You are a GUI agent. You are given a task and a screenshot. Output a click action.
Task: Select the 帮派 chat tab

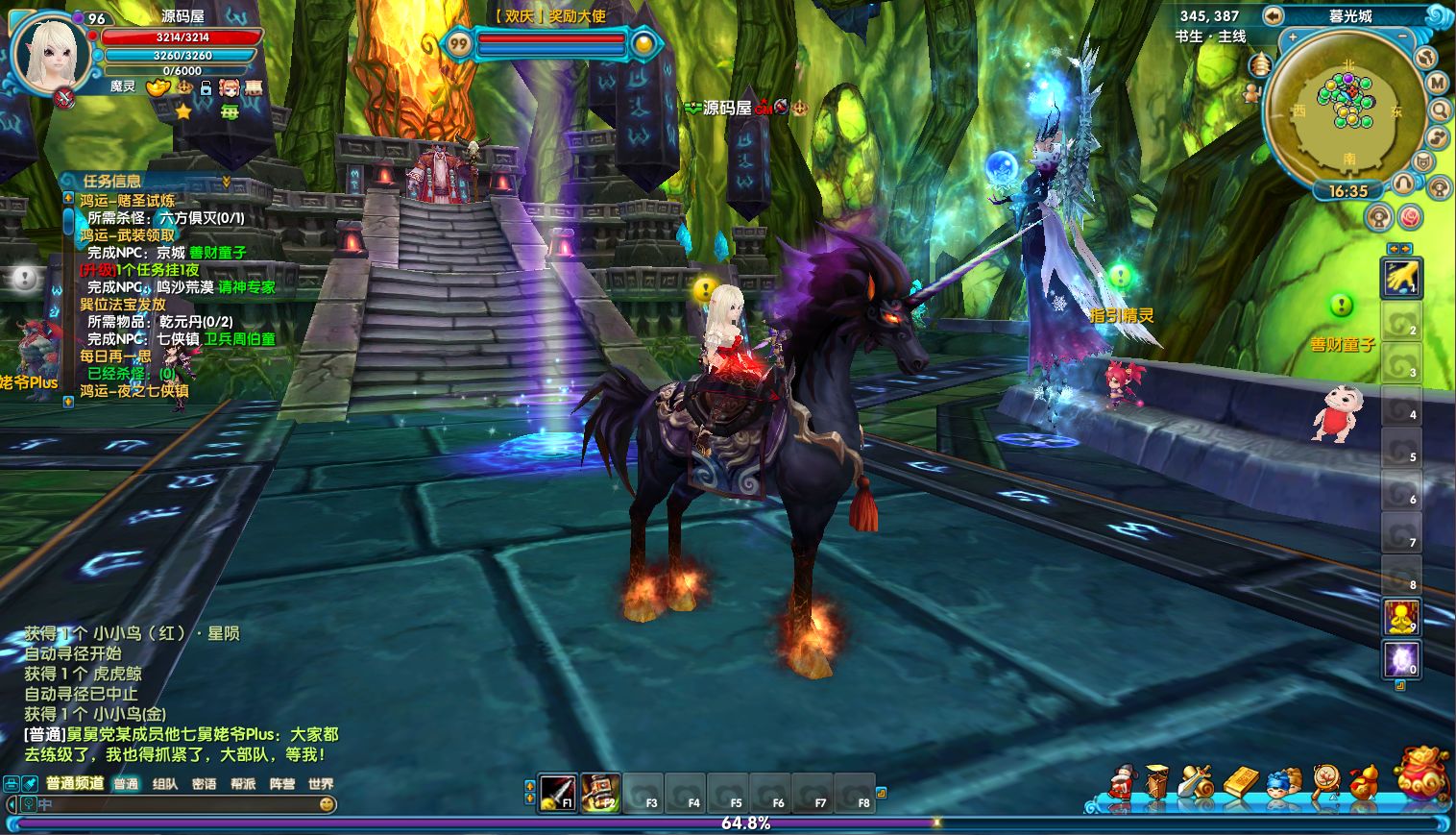click(243, 784)
